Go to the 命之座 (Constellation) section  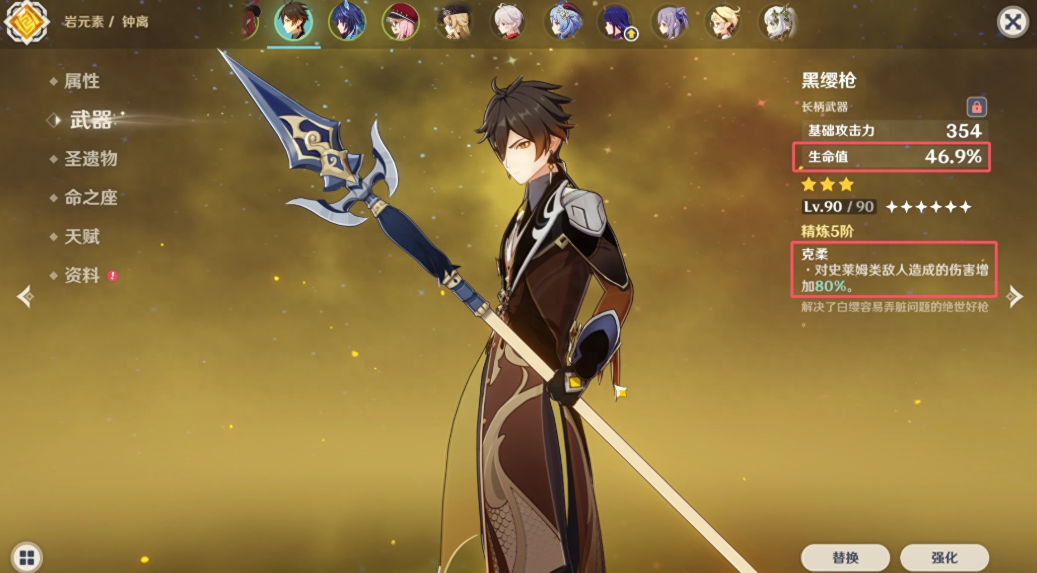point(90,197)
